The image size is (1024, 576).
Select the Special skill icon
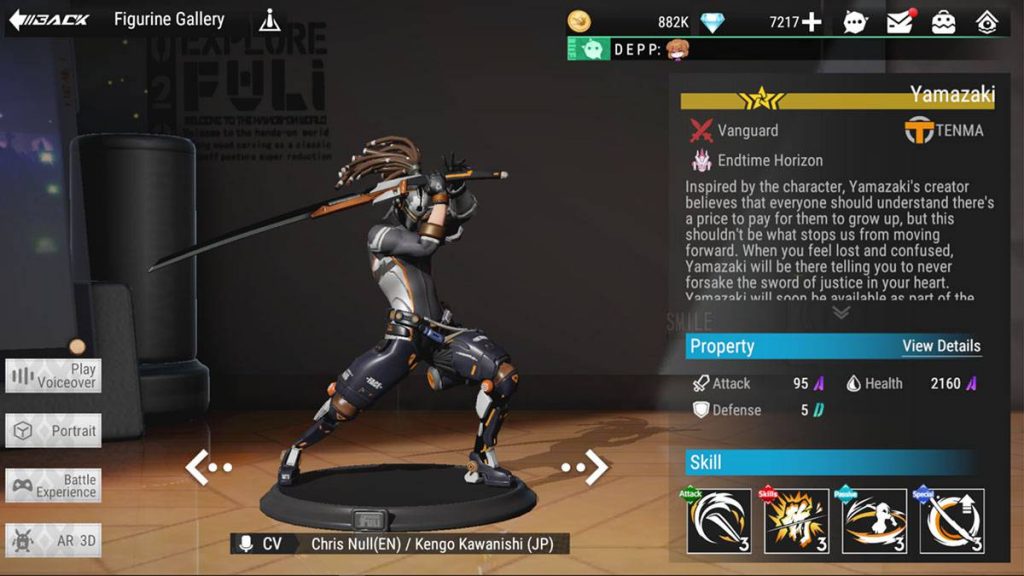952,521
